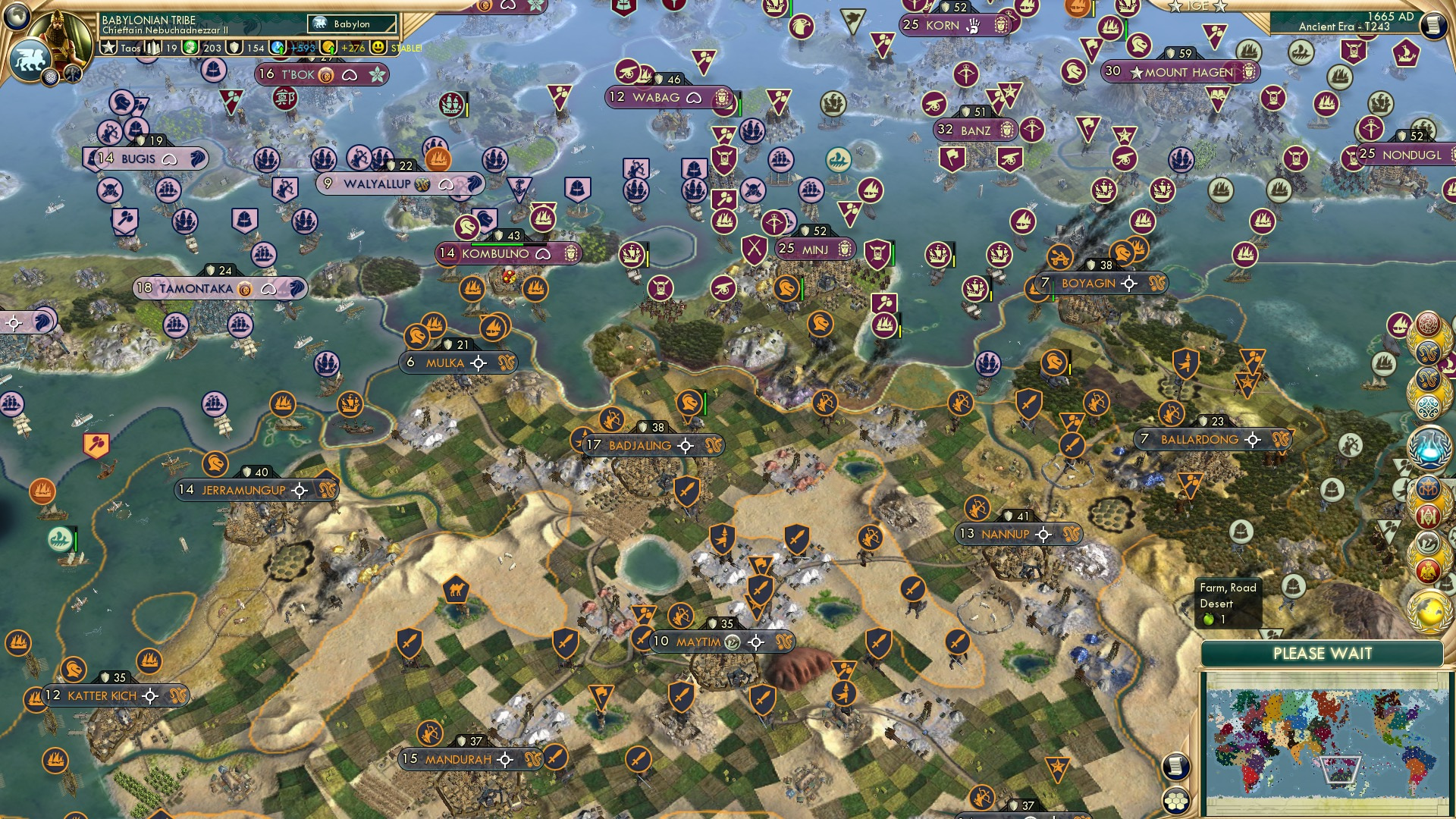Toggle the cloud icon on the T'BOK banner
The width and height of the screenshot is (1456, 819).
(350, 76)
